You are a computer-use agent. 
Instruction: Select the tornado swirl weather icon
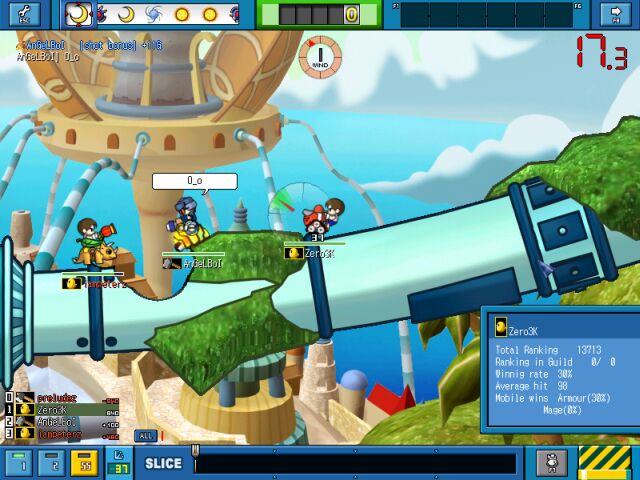pyautogui.click(x=154, y=14)
